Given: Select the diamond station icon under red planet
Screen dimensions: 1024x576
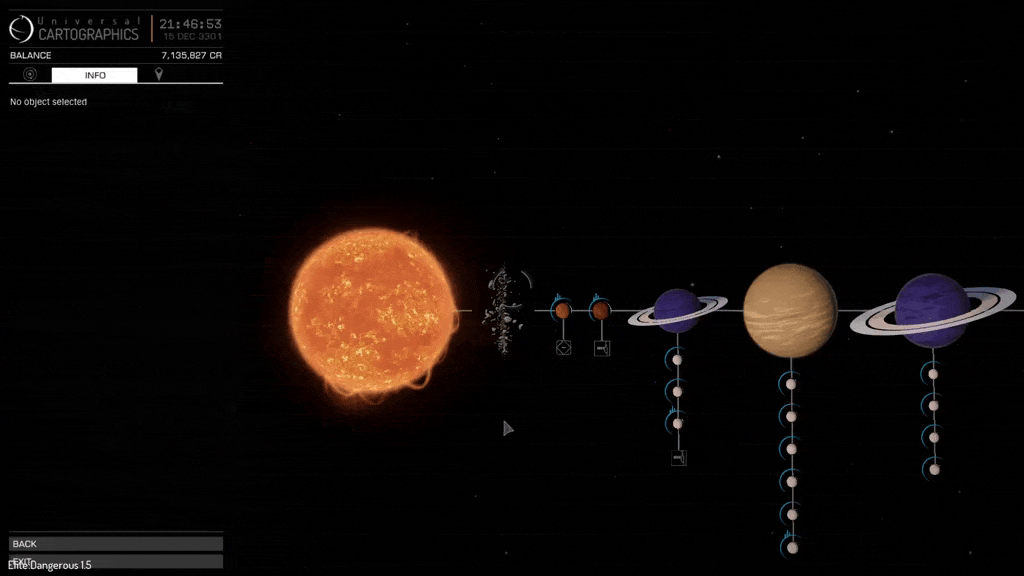Looking at the screenshot, I should [x=563, y=348].
